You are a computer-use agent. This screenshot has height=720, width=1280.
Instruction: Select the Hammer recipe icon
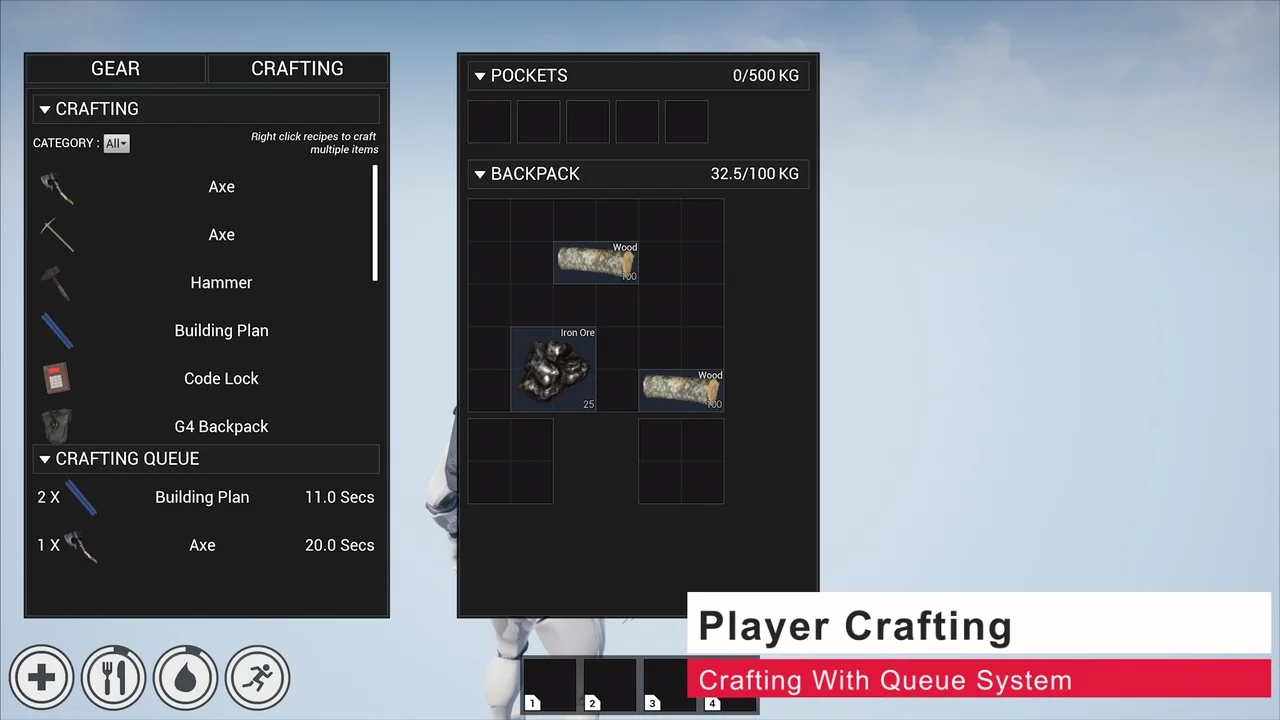coord(56,282)
